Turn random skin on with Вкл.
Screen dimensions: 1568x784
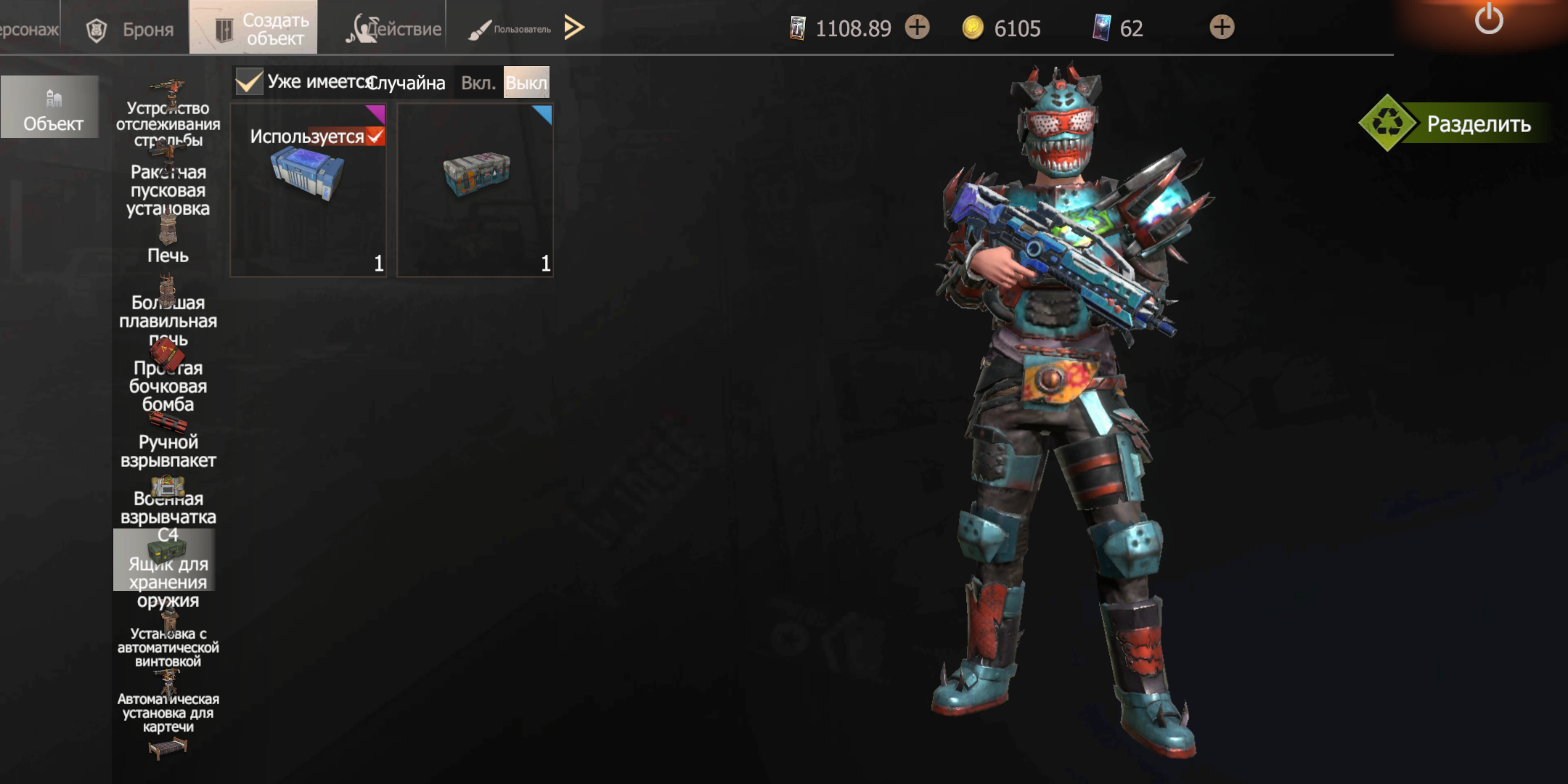tap(478, 83)
